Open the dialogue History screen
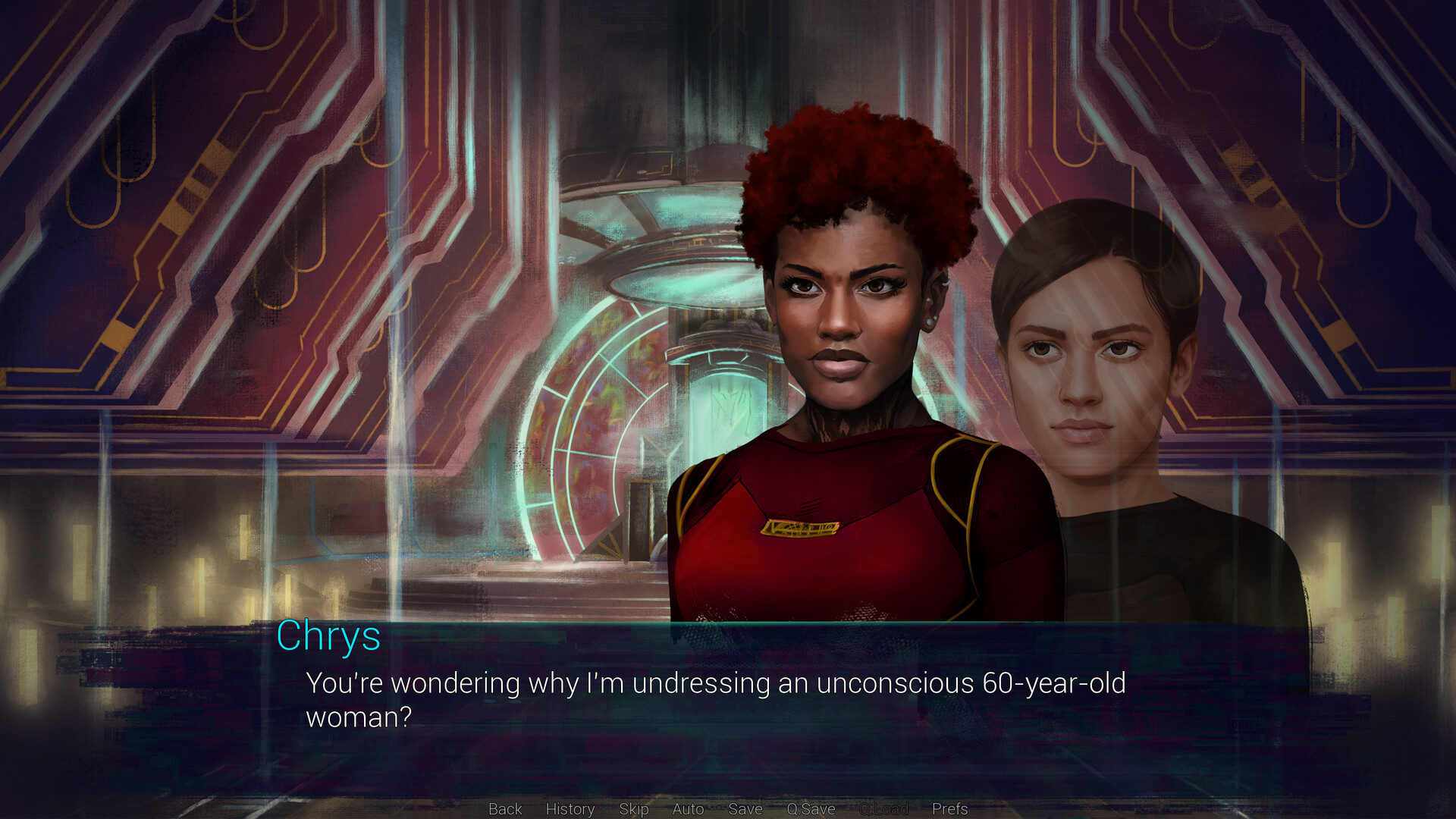This screenshot has width=1456, height=819. tap(570, 809)
